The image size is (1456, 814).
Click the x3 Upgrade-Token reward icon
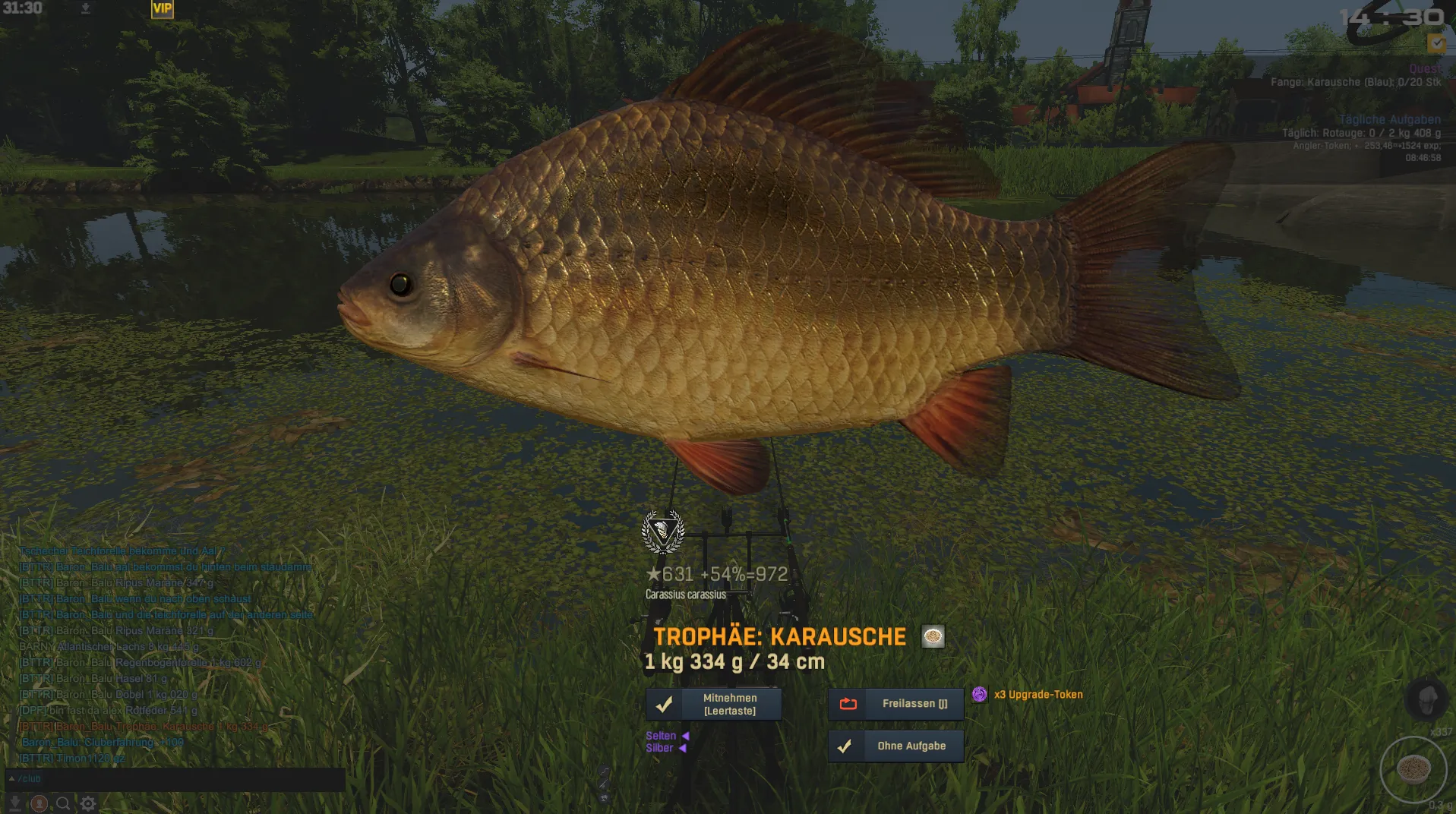point(980,694)
